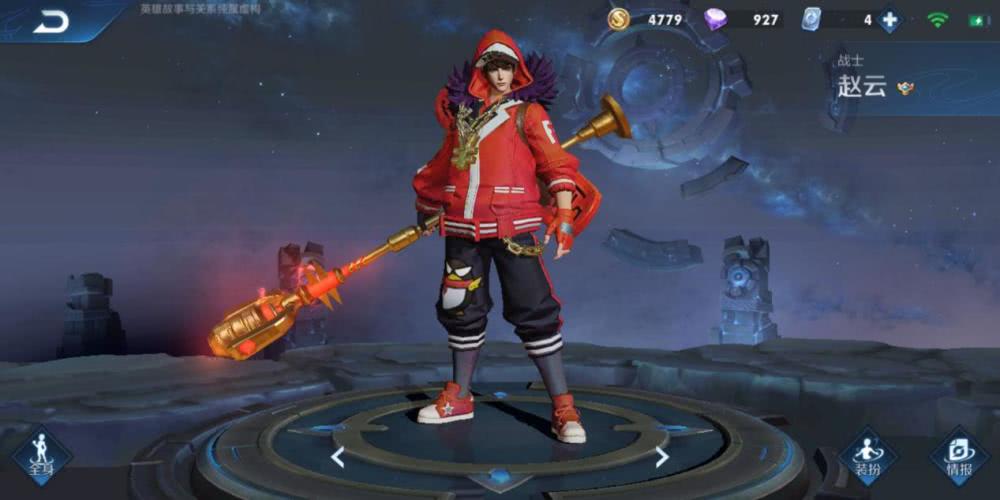The height and width of the screenshot is (500, 1000).
Task: Open the 情报 info panel
Action: point(959,455)
